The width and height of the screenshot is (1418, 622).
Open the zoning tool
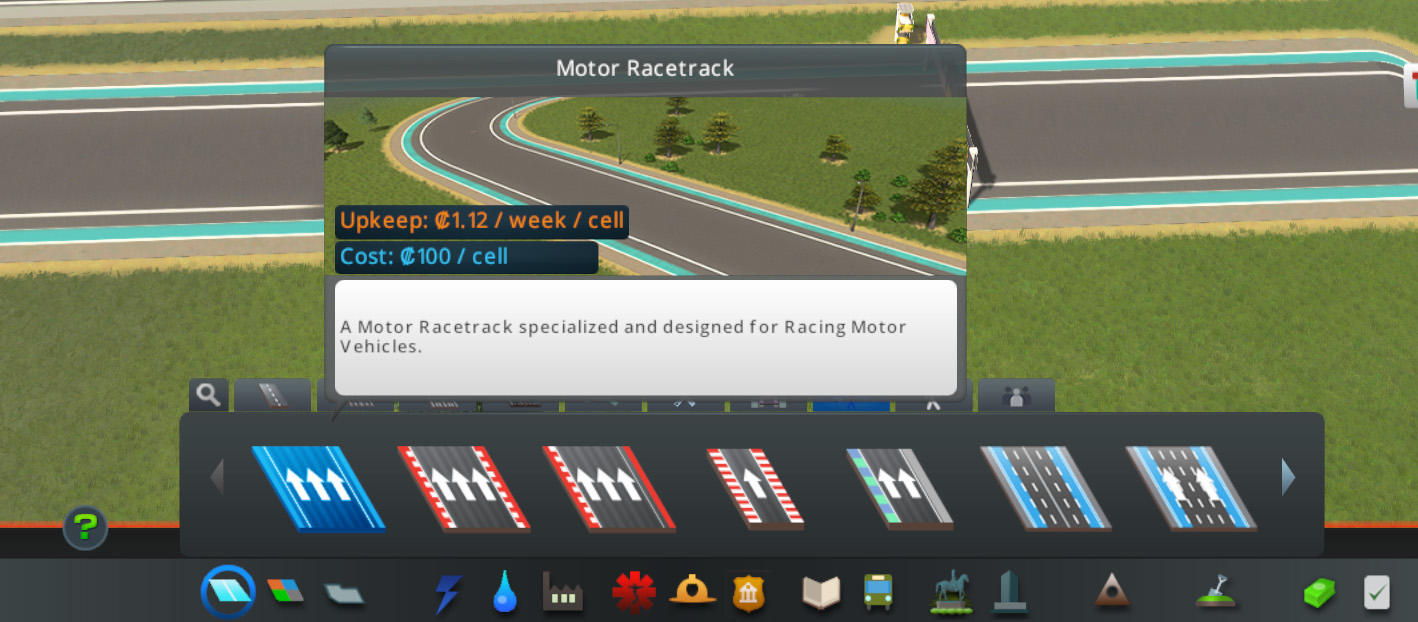[x=285, y=591]
